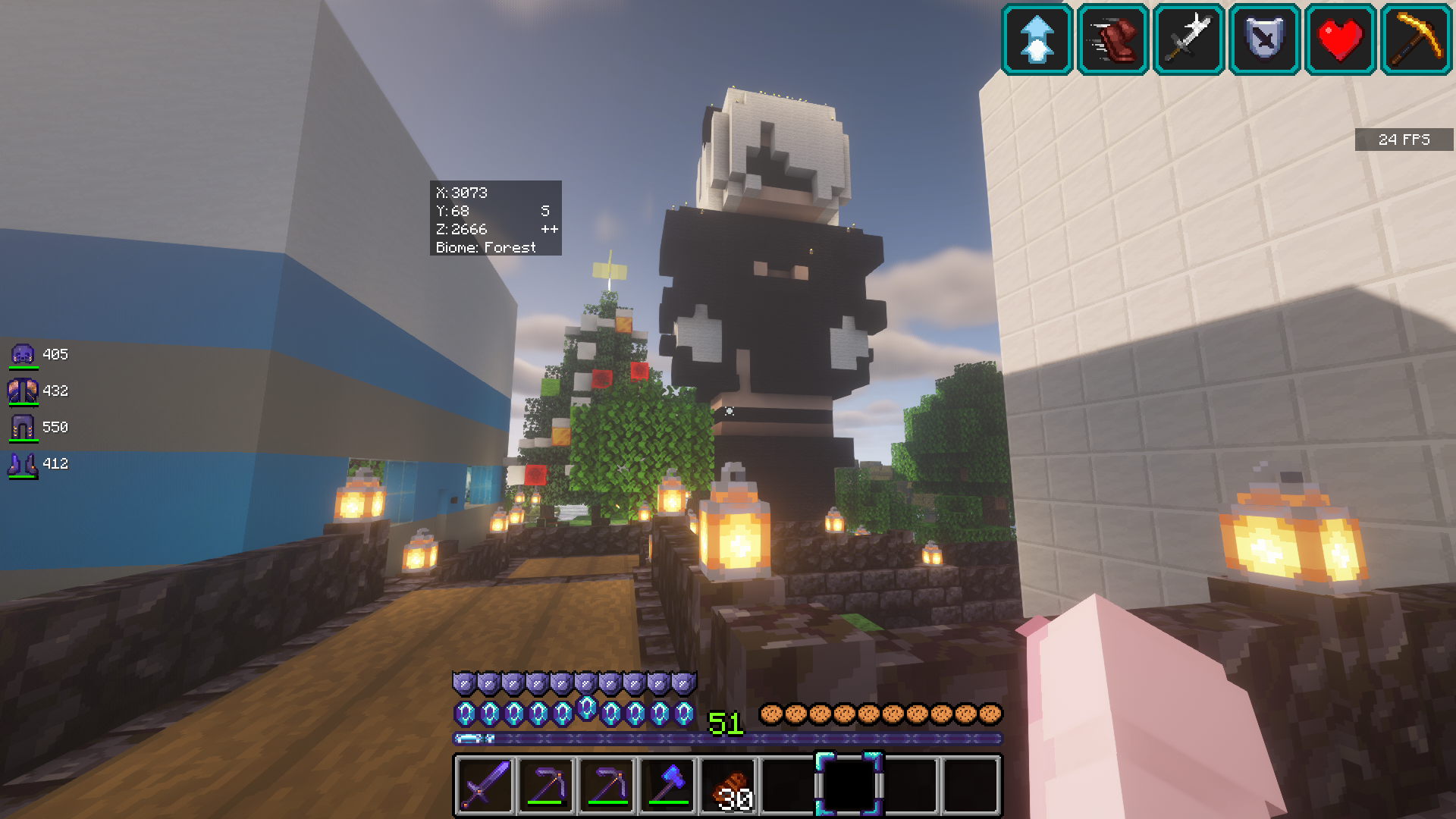
Task: Click the helmet durability icon
Action: (23, 354)
